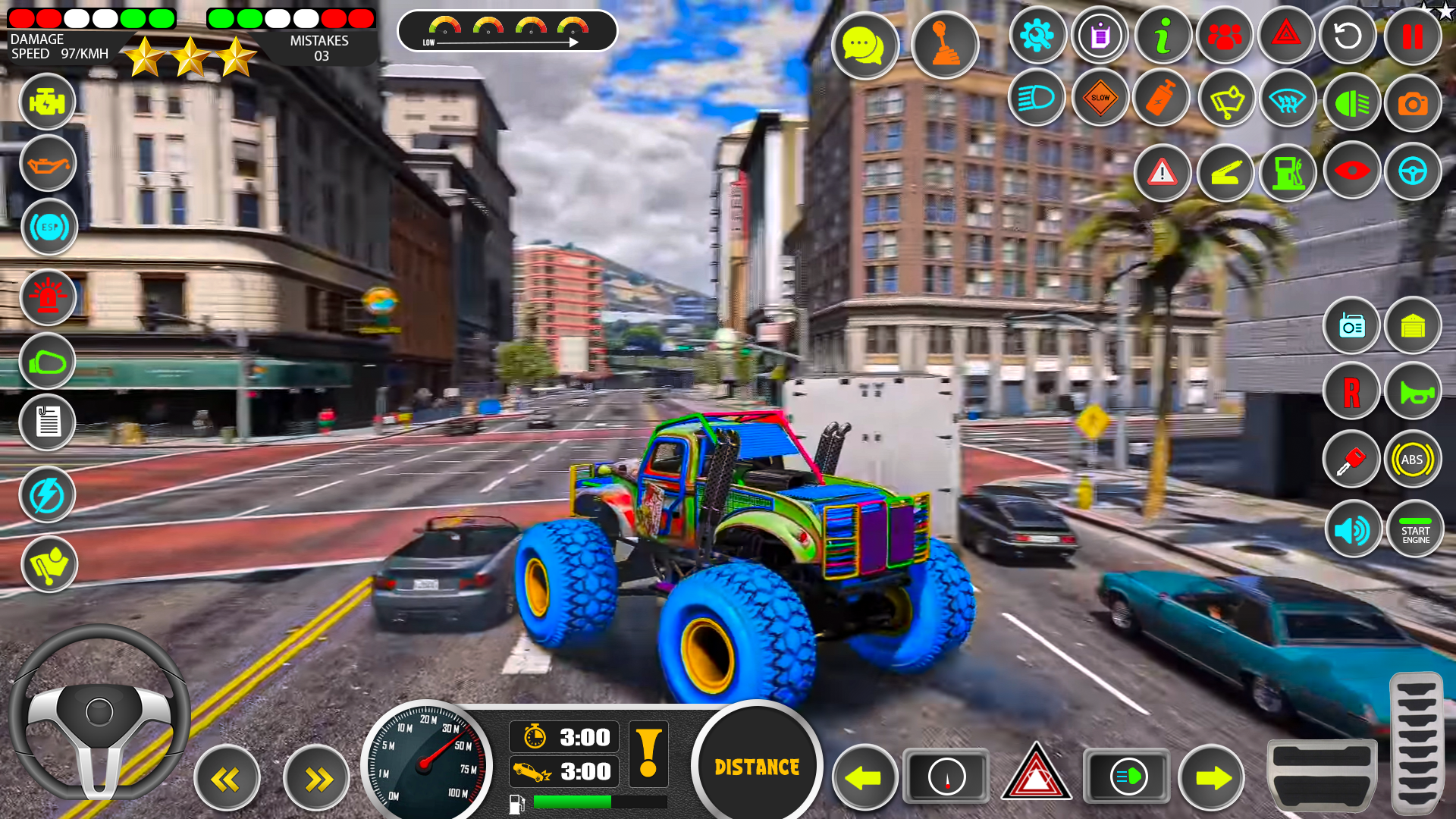The height and width of the screenshot is (819, 1456).
Task: Pause the game
Action: [x=1411, y=36]
